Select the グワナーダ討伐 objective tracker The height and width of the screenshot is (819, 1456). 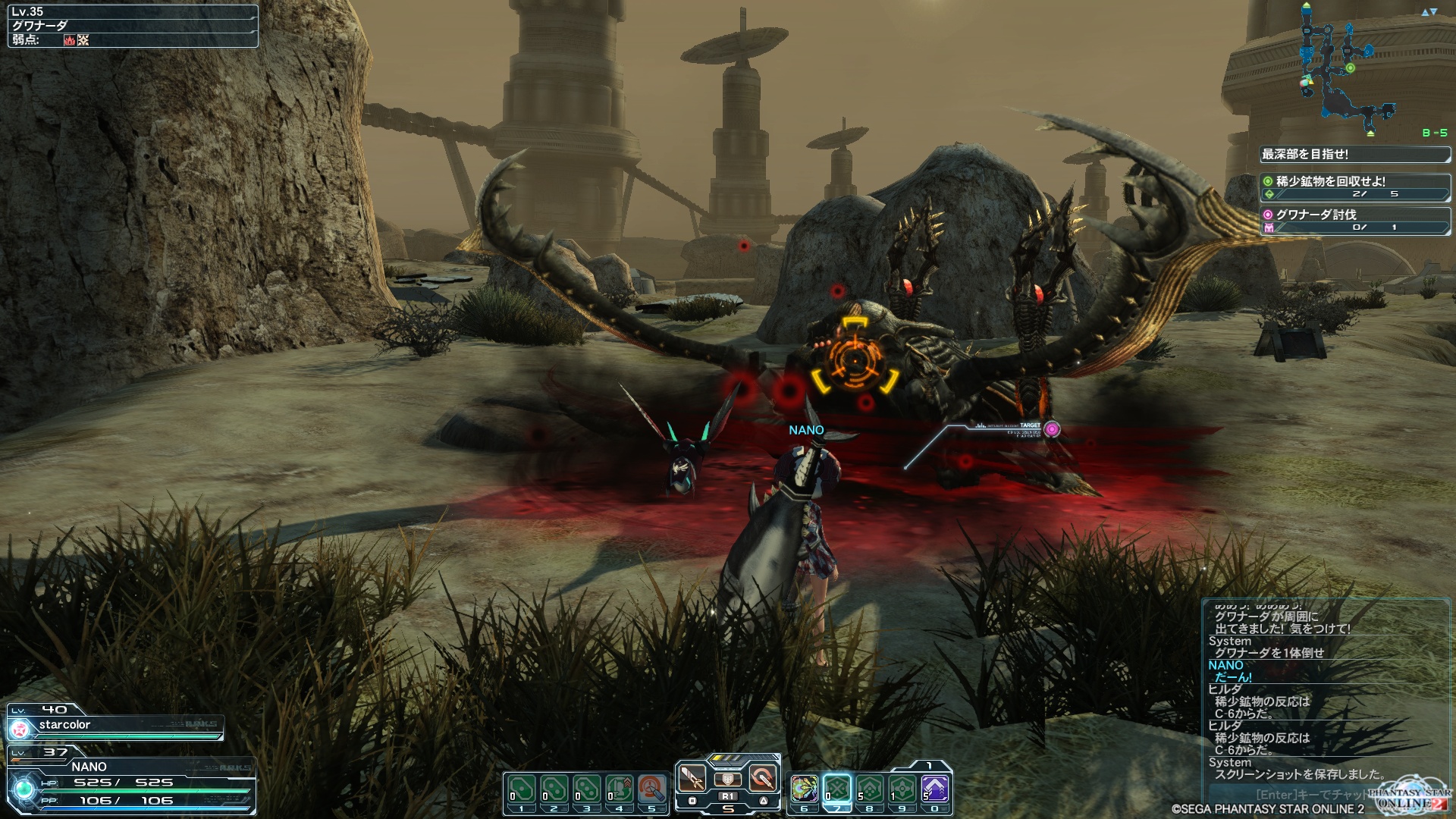[1354, 221]
